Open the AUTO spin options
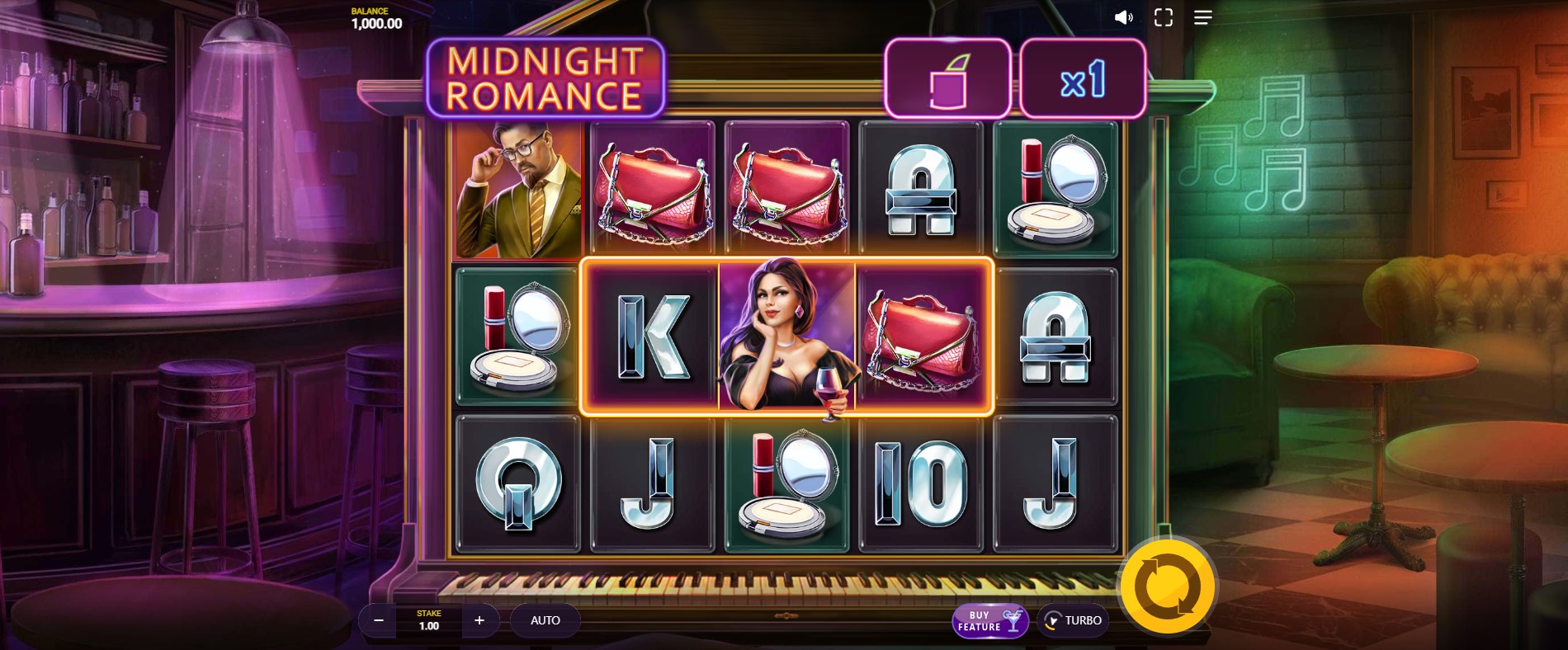The width and height of the screenshot is (1568, 650). coord(545,620)
